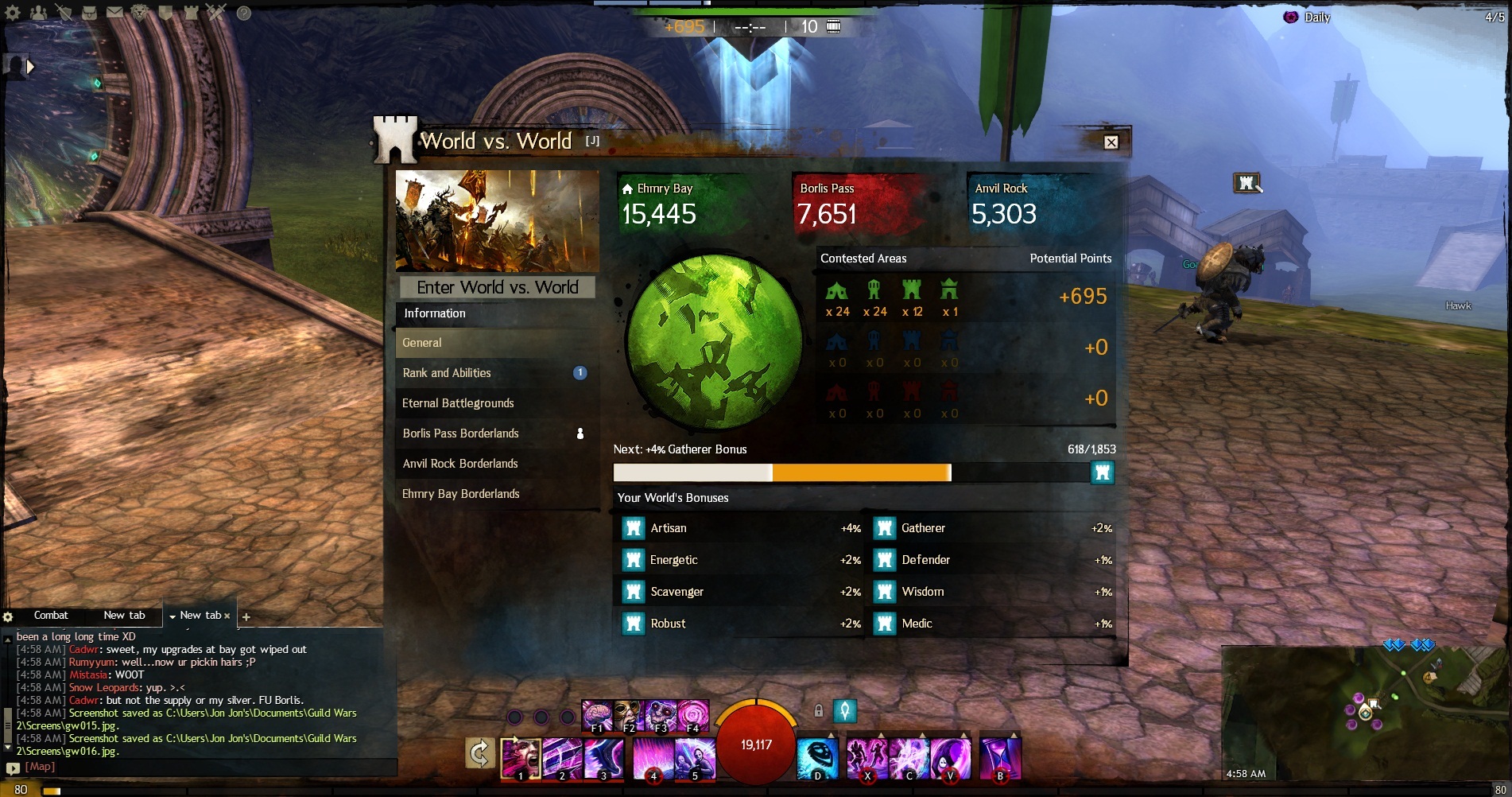Close the World vs. World window

[1111, 142]
